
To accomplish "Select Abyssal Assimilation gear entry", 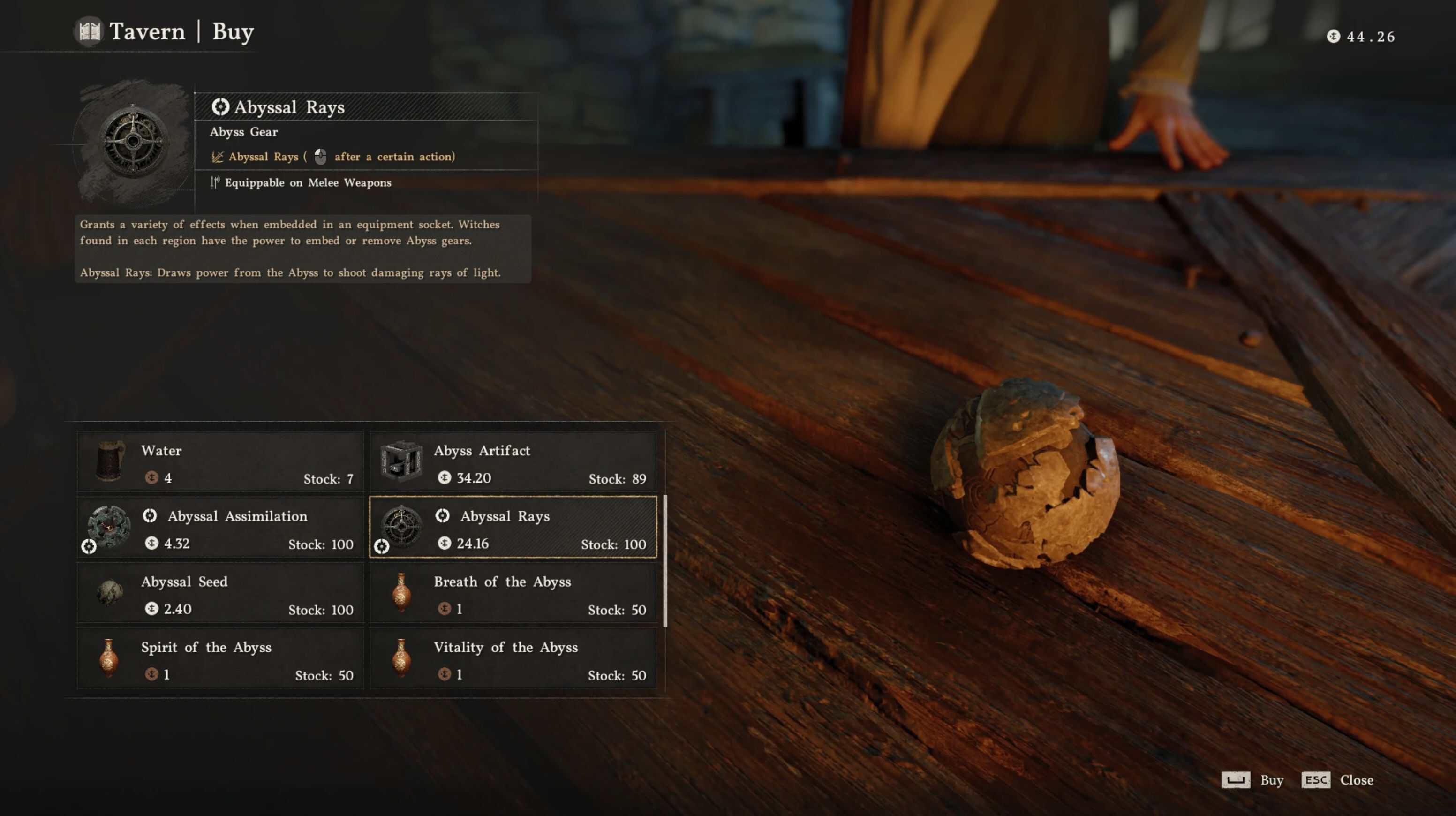I will [x=220, y=528].
